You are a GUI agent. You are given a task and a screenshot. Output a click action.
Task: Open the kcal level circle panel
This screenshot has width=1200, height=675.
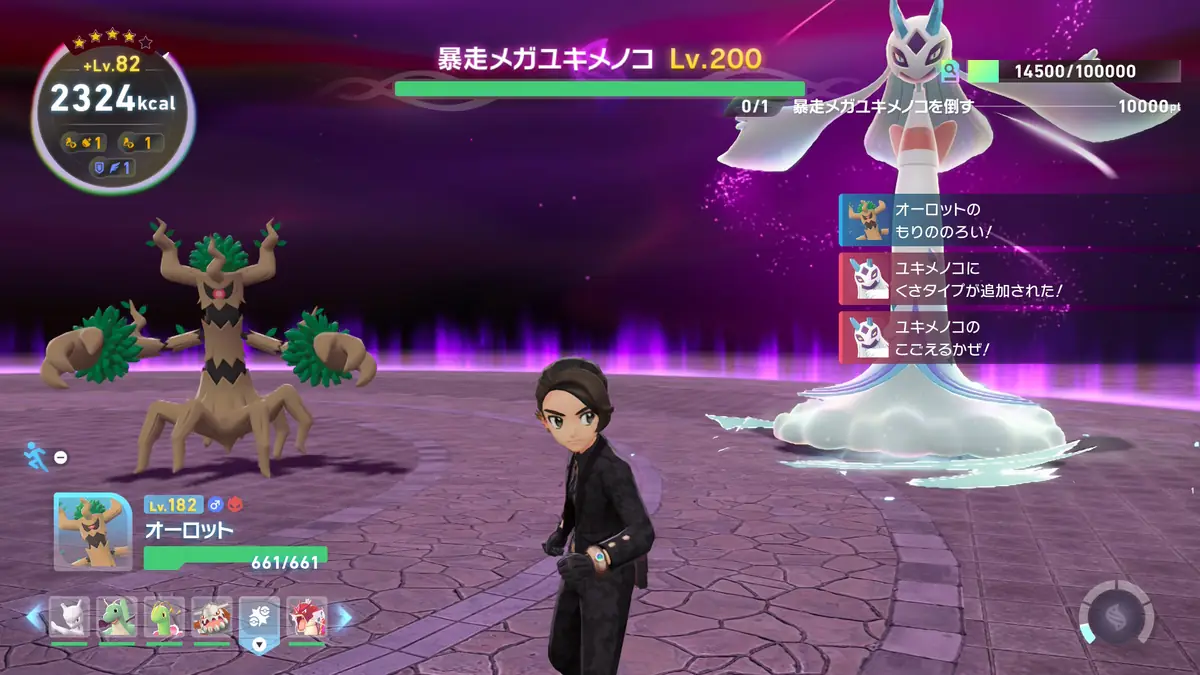(x=113, y=108)
